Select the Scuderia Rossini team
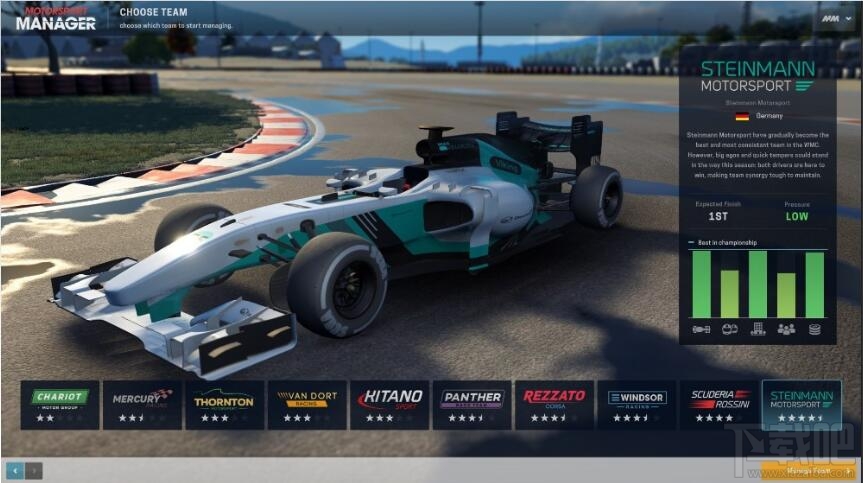863x483 pixels. pos(719,404)
